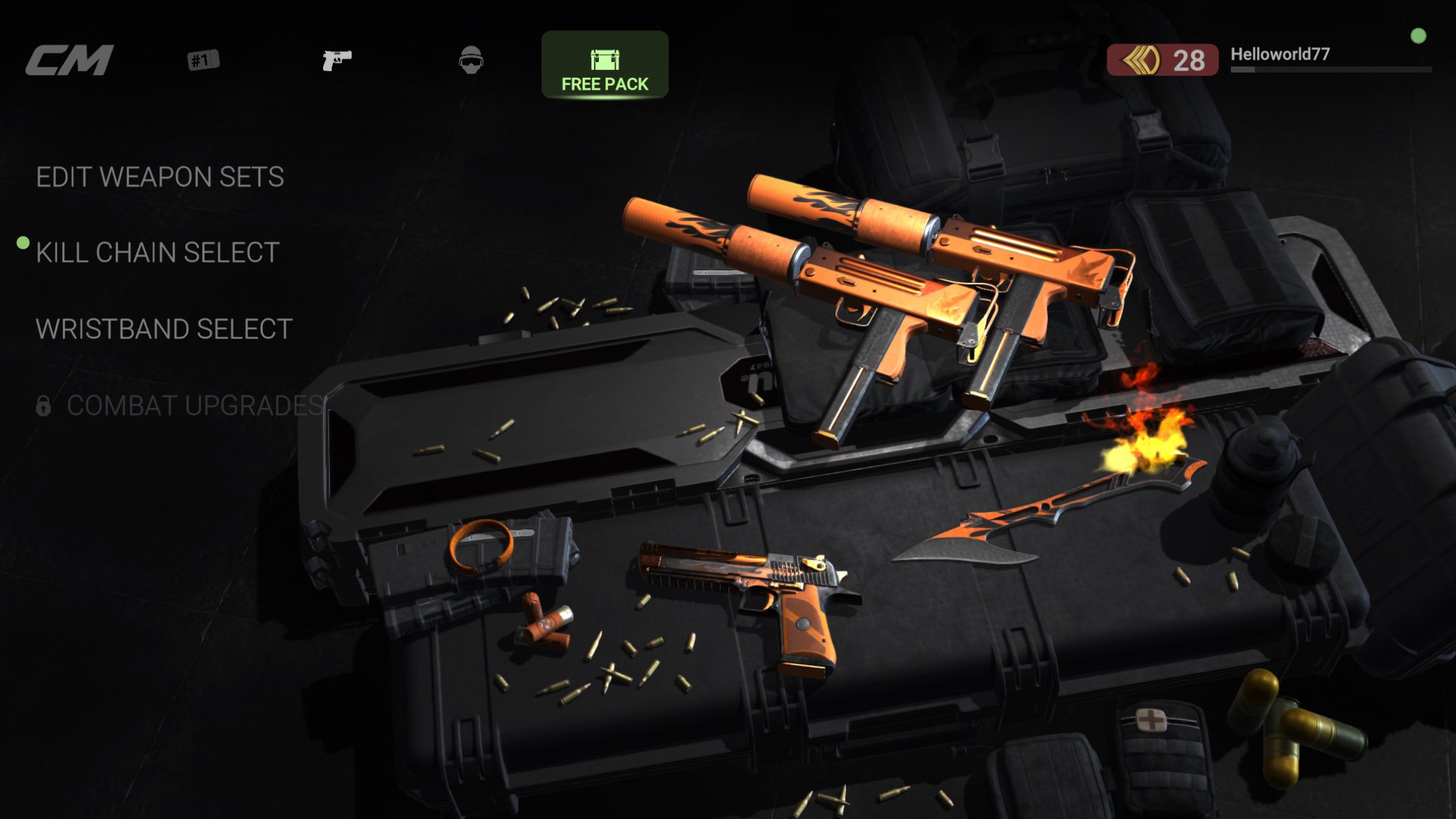Viewport: 1456px width, 819px height.
Task: Open EDIT WEAPON SETS
Action: (161, 177)
